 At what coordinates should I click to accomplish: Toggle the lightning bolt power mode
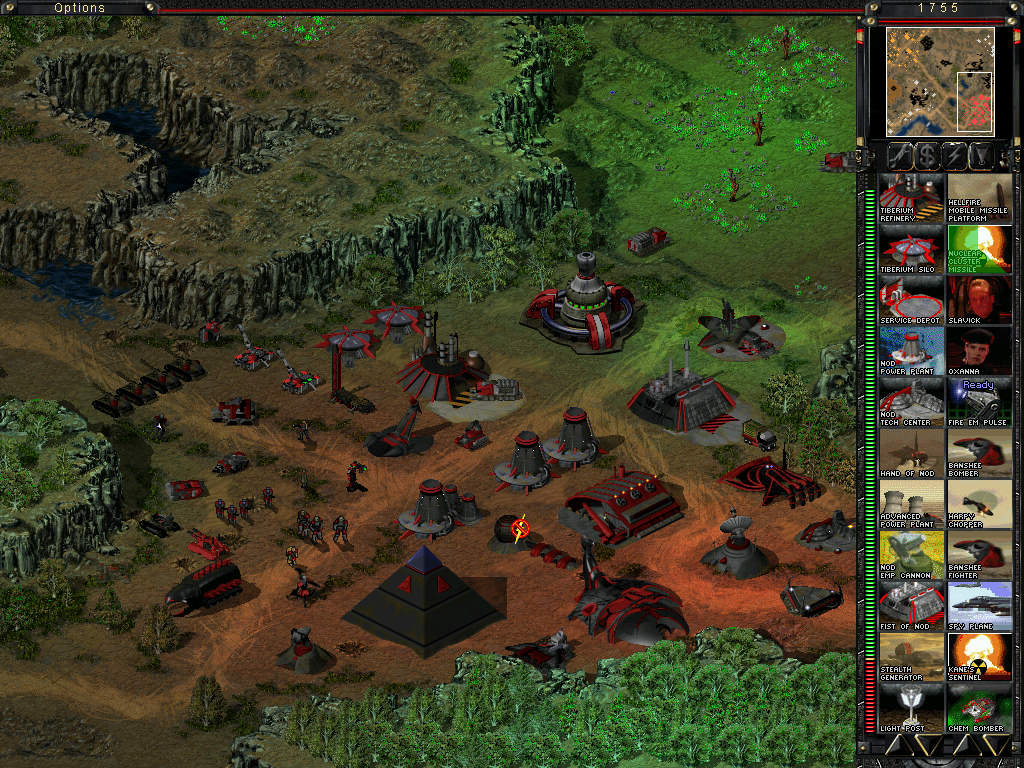pyautogui.click(x=954, y=155)
